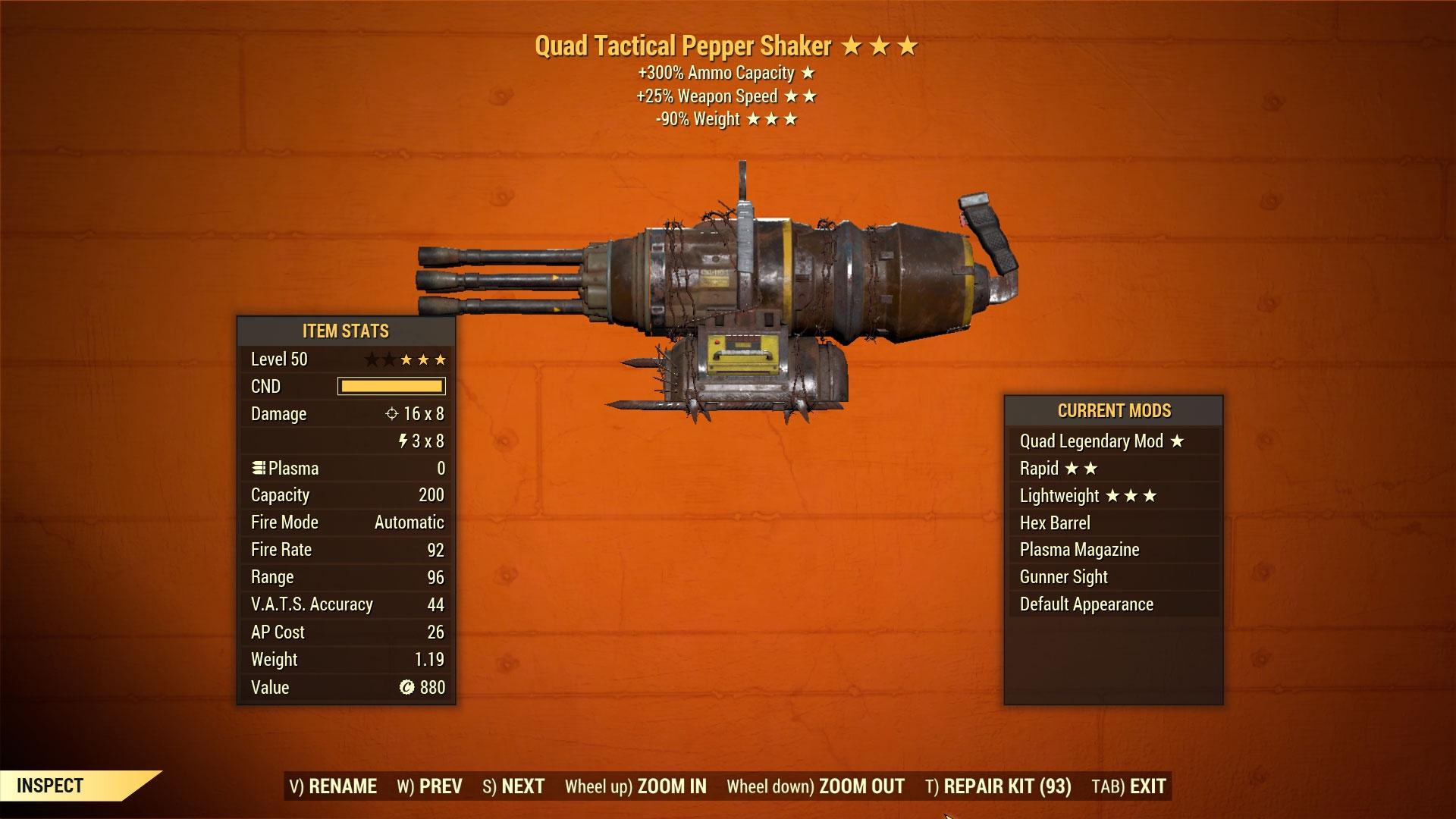Click the first star in the weapon title

(851, 46)
